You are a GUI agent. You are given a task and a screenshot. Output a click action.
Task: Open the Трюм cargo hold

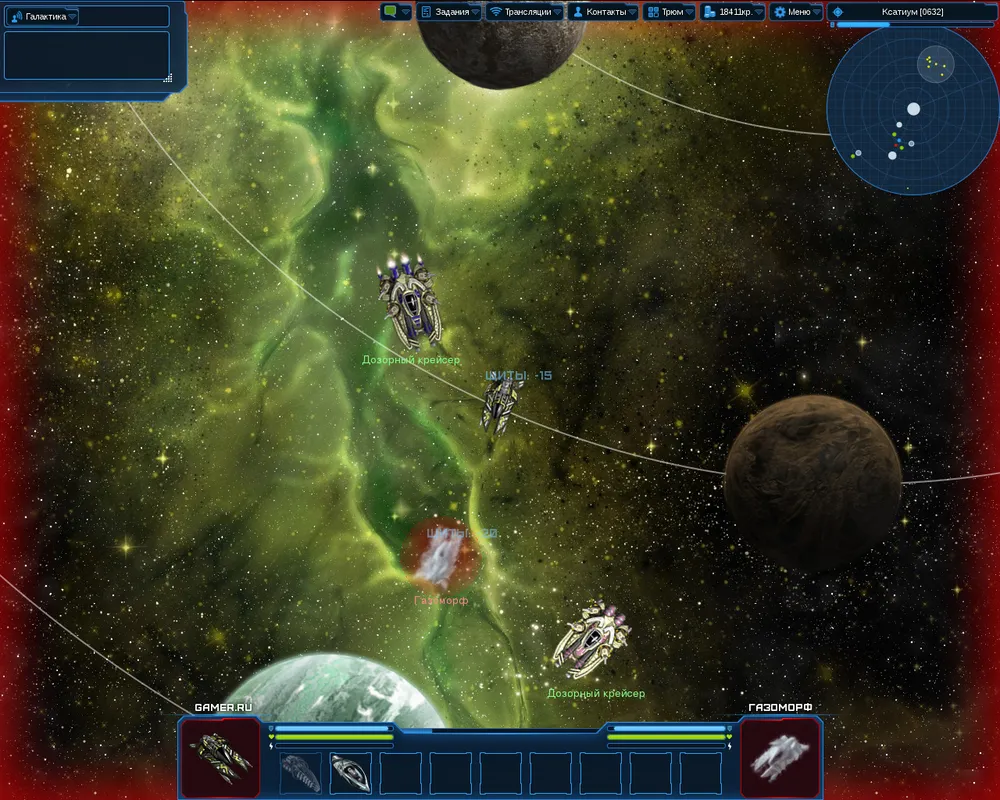(x=668, y=12)
